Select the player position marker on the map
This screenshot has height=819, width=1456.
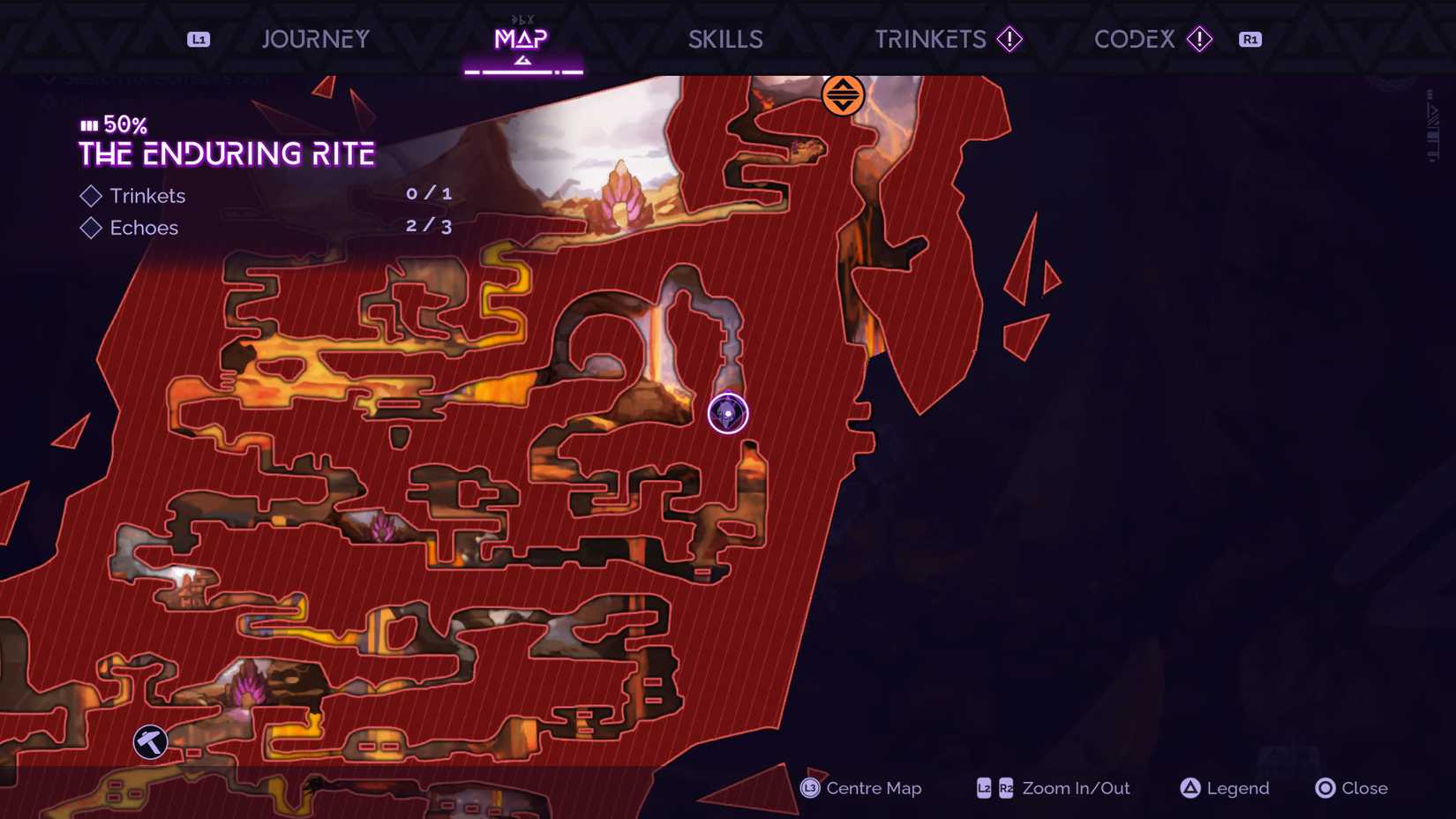point(727,414)
